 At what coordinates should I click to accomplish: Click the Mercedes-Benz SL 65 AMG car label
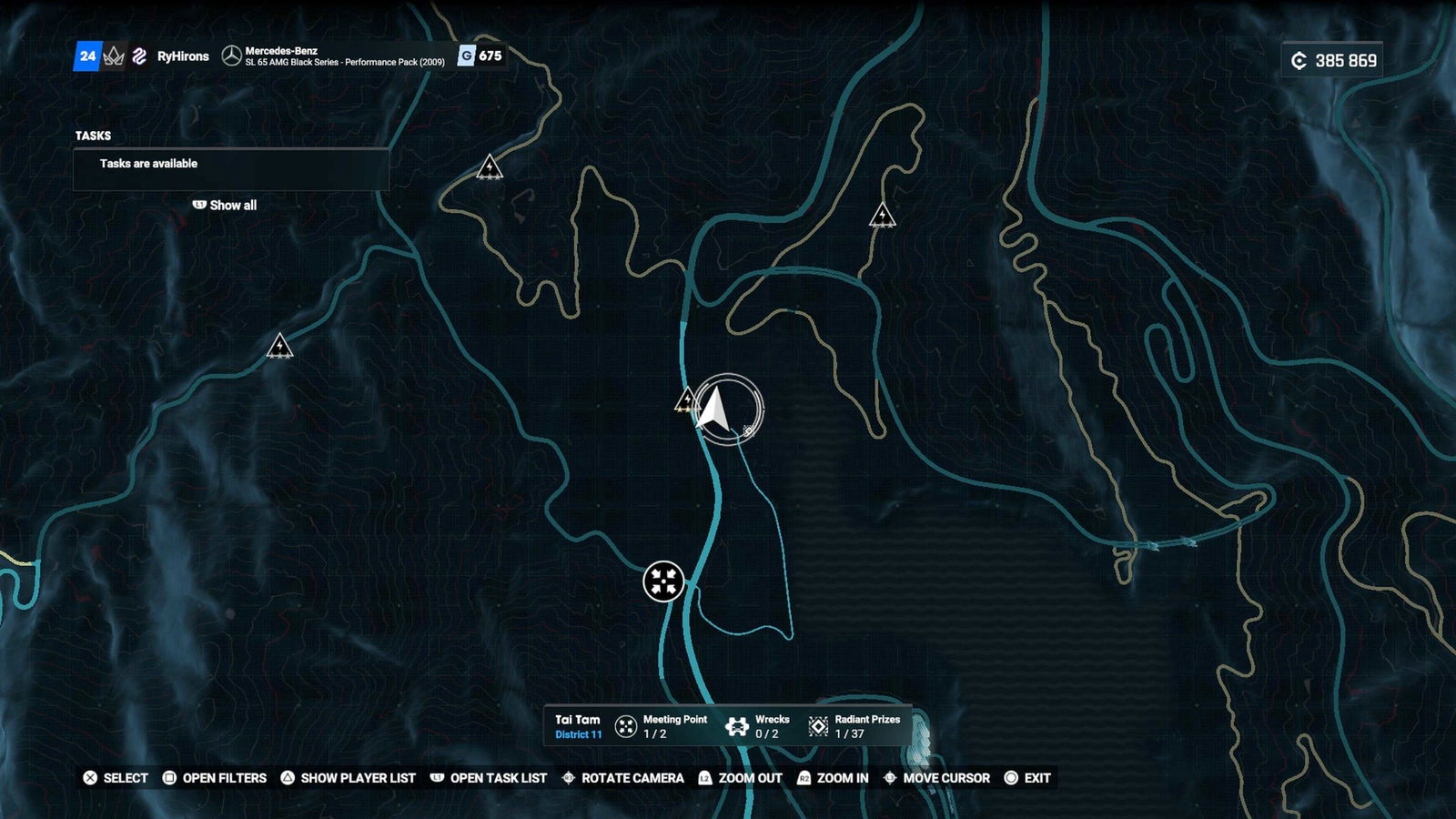[344, 56]
